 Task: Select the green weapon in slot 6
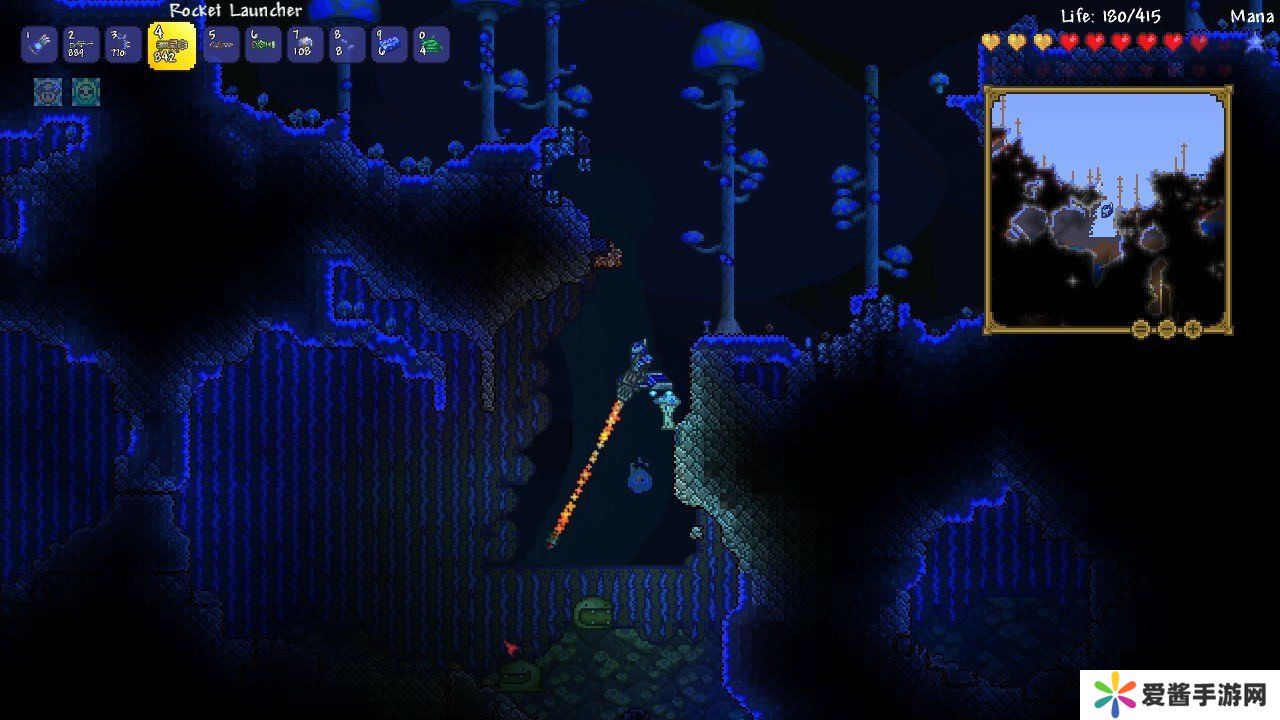click(264, 44)
